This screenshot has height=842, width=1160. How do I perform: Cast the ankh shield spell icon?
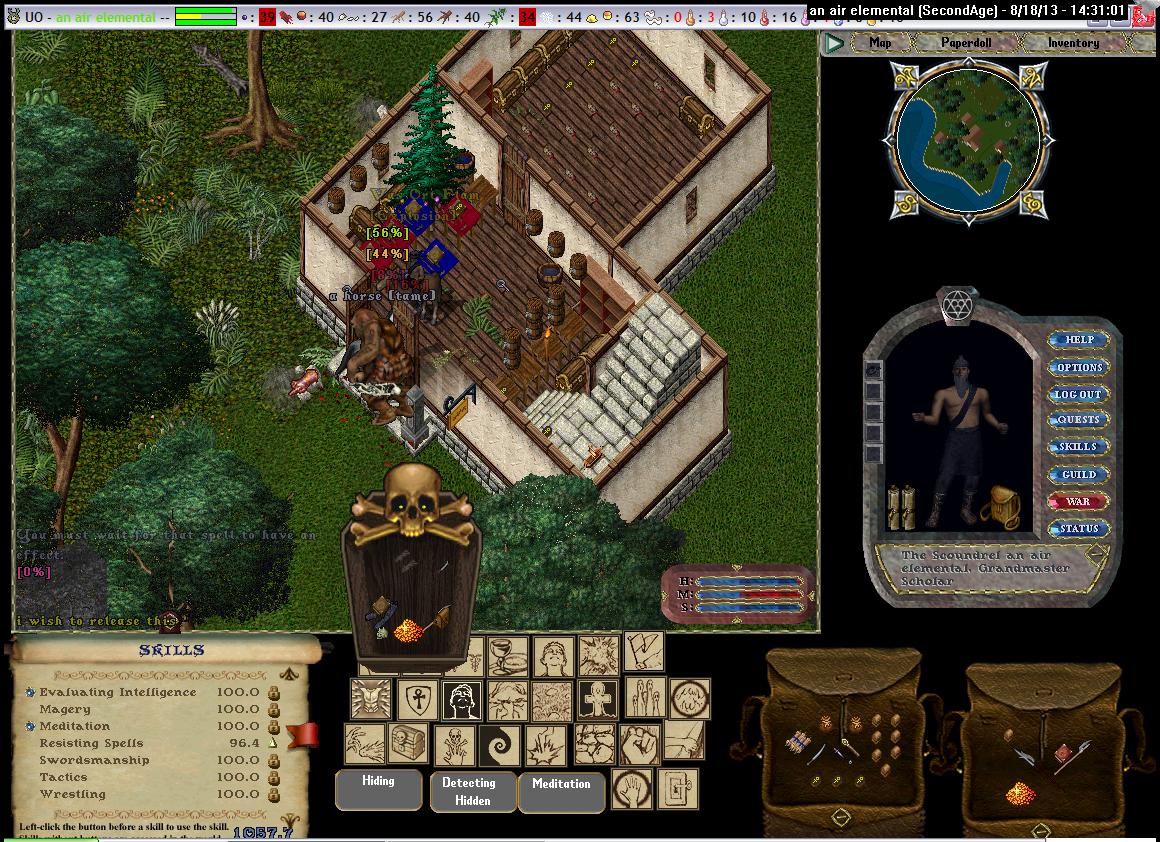click(418, 700)
